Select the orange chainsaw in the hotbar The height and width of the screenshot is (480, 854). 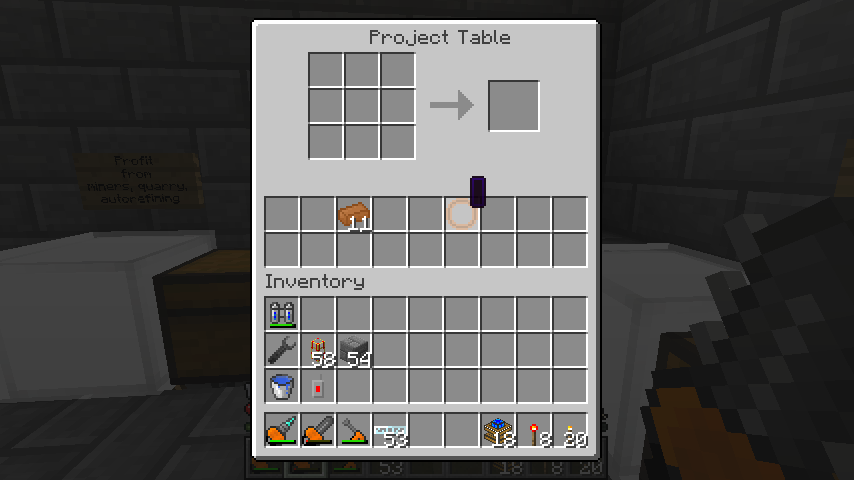318,431
